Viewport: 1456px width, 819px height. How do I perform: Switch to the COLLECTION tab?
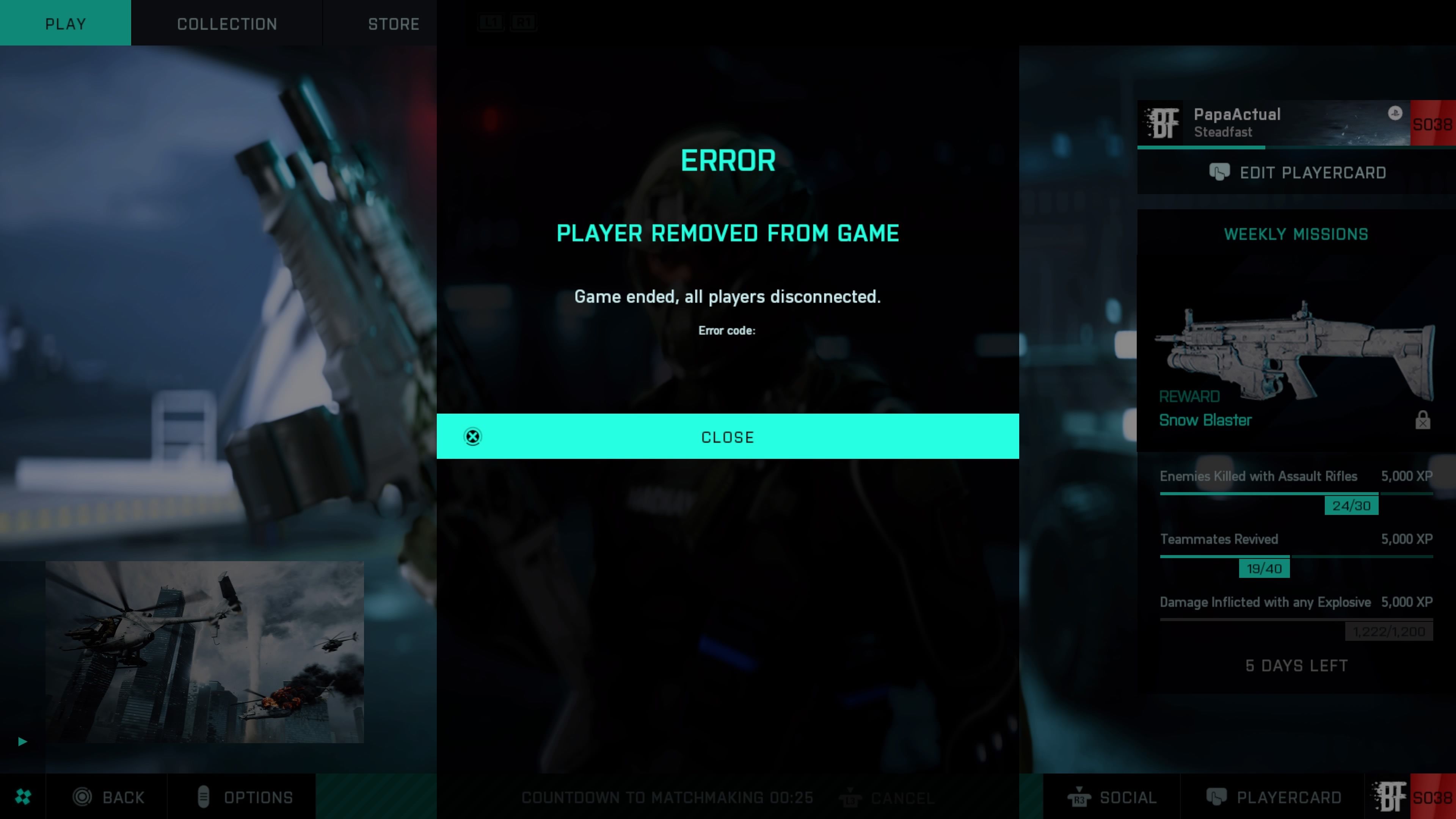[x=227, y=23]
